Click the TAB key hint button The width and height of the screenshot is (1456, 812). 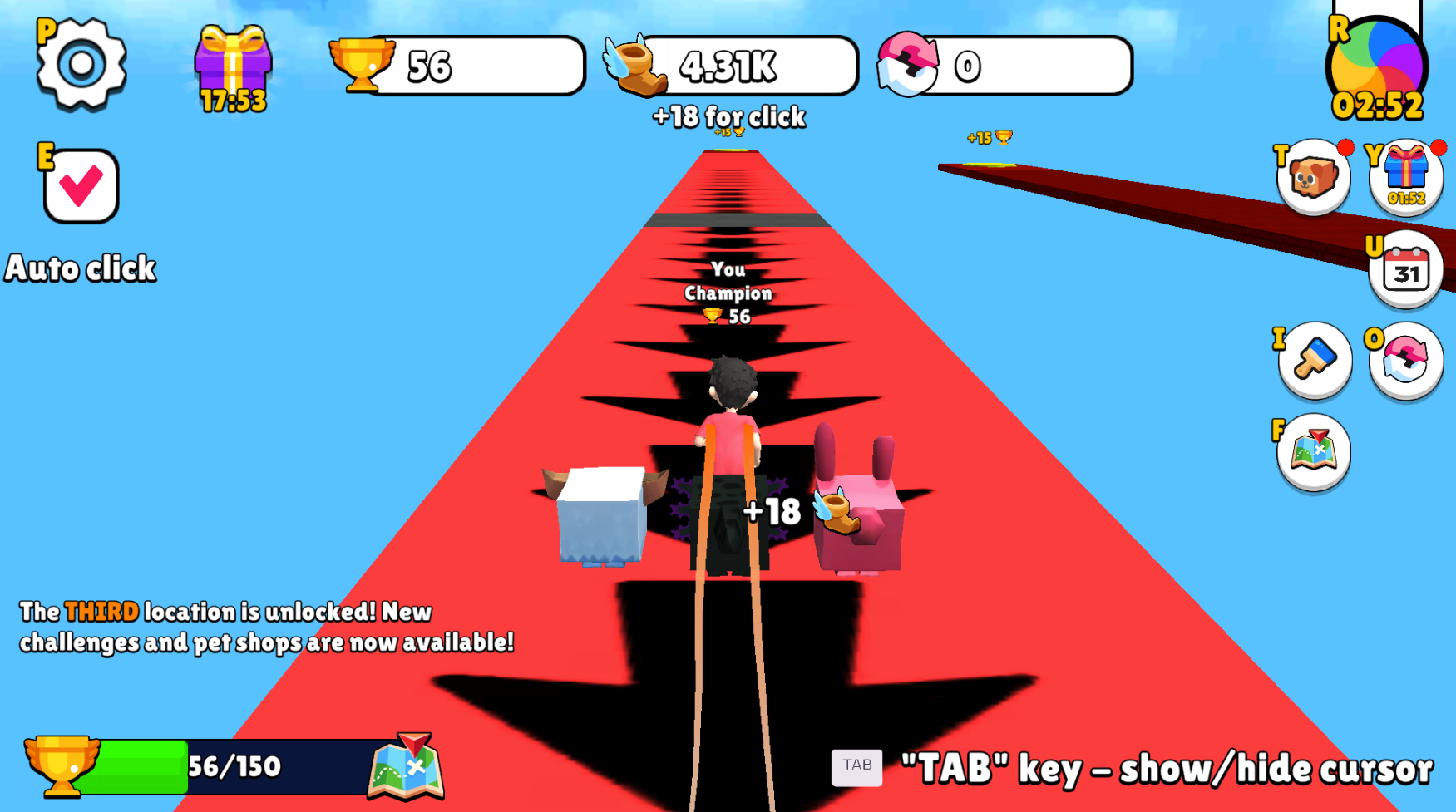tap(857, 767)
